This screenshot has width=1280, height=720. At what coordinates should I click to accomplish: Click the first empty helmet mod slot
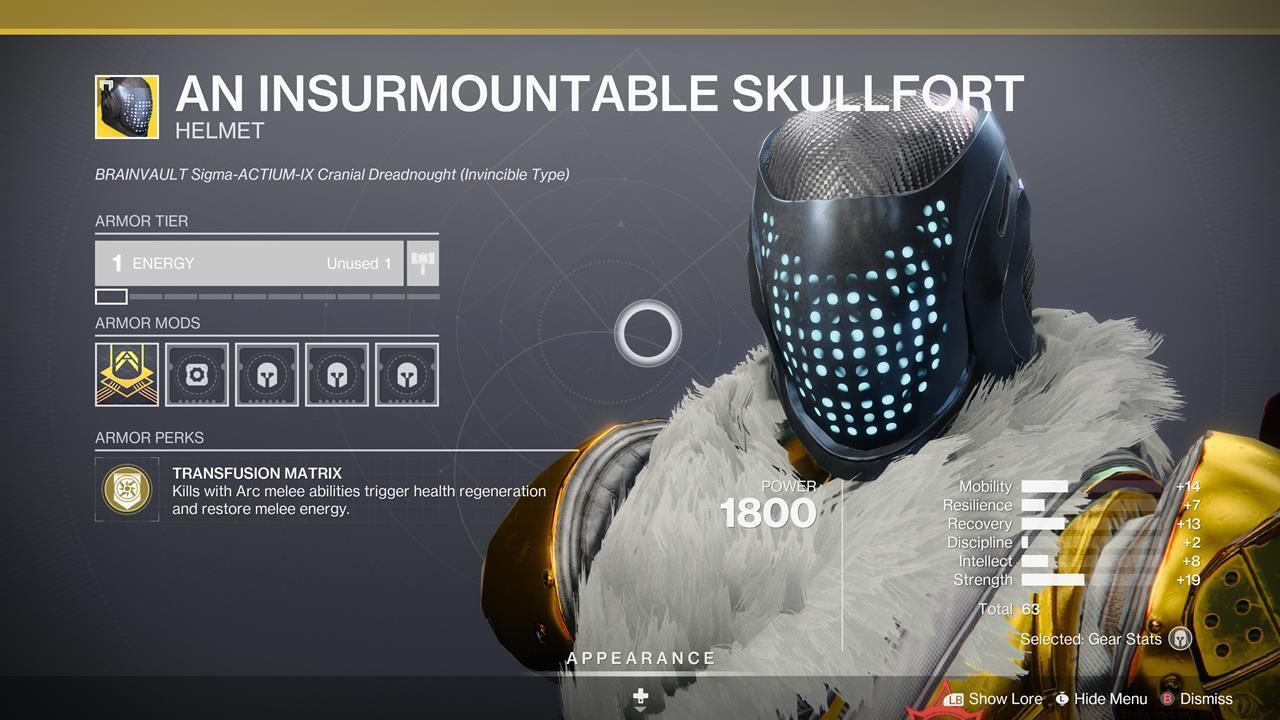click(x=267, y=374)
